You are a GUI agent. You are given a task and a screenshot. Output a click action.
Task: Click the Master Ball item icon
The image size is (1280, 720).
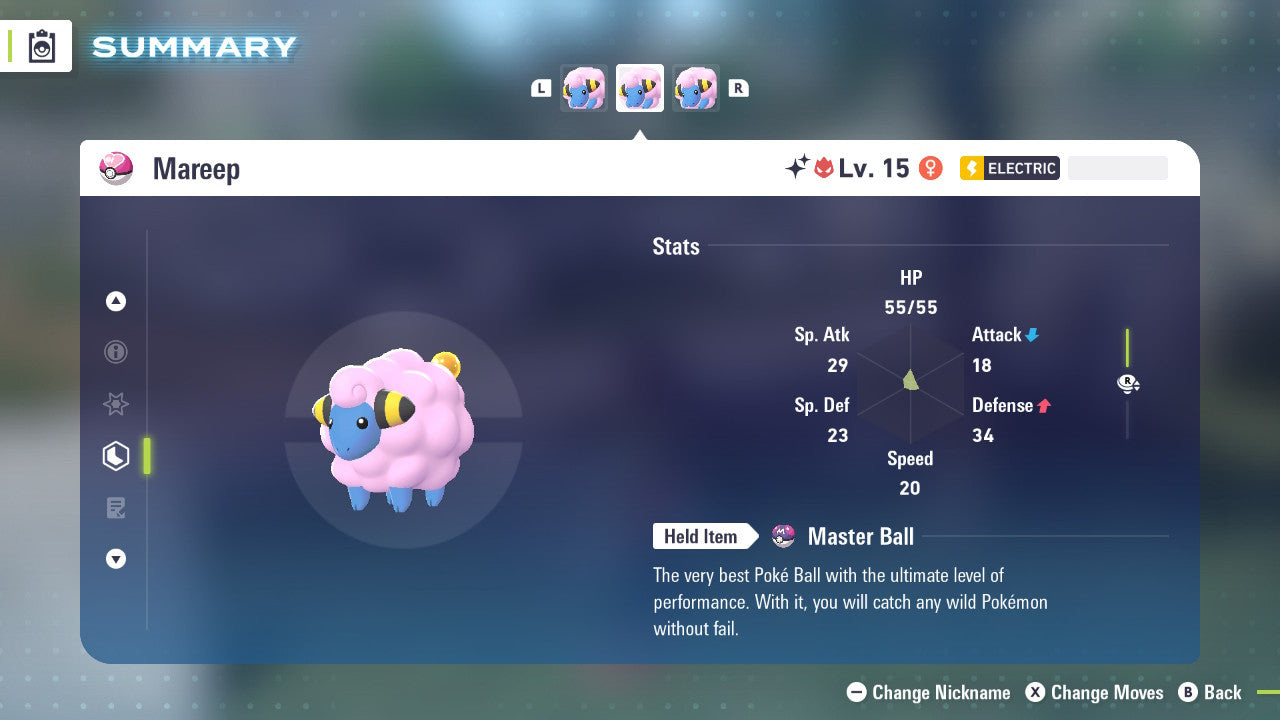[x=783, y=536]
